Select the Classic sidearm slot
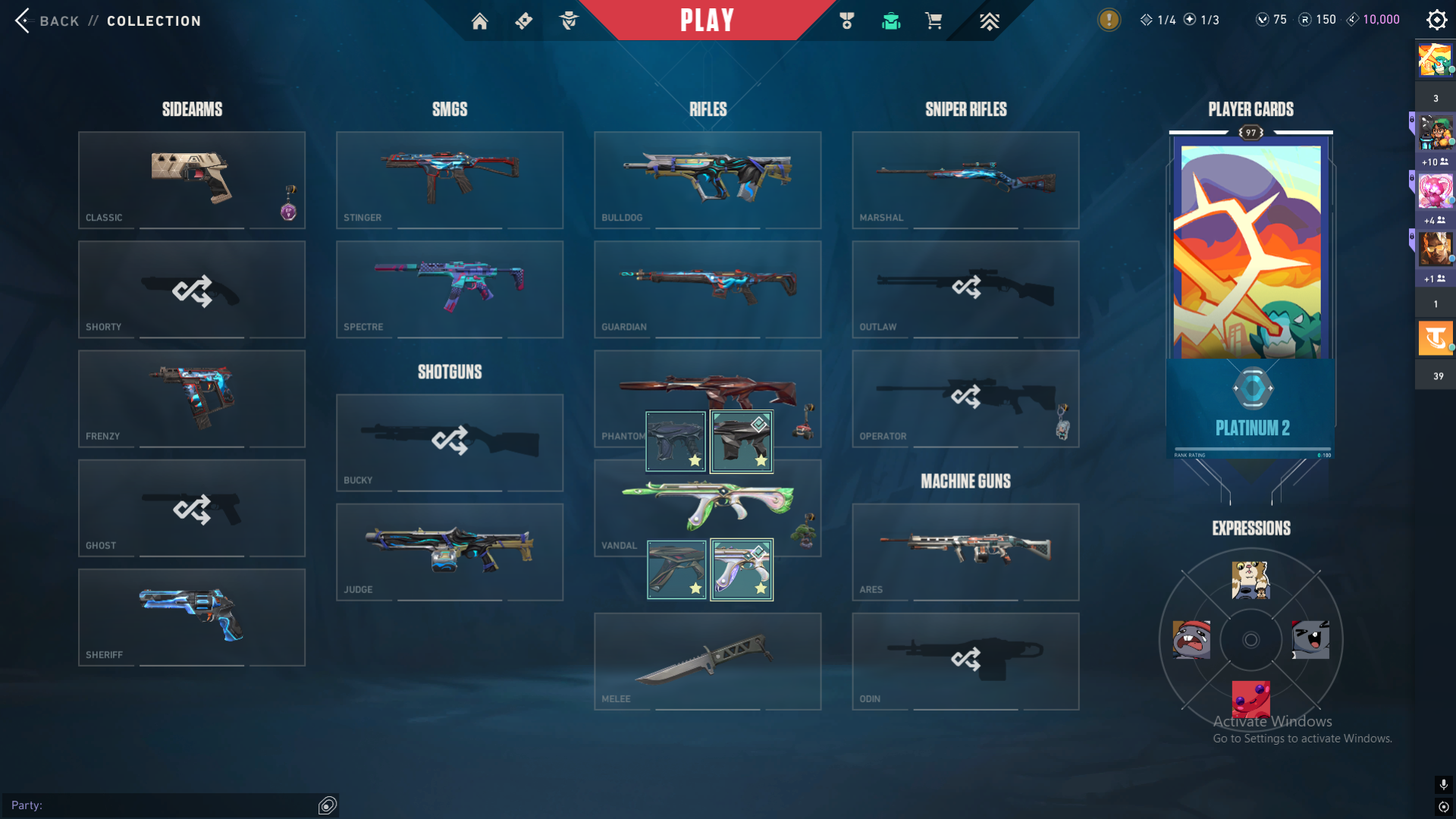 pyautogui.click(x=192, y=180)
